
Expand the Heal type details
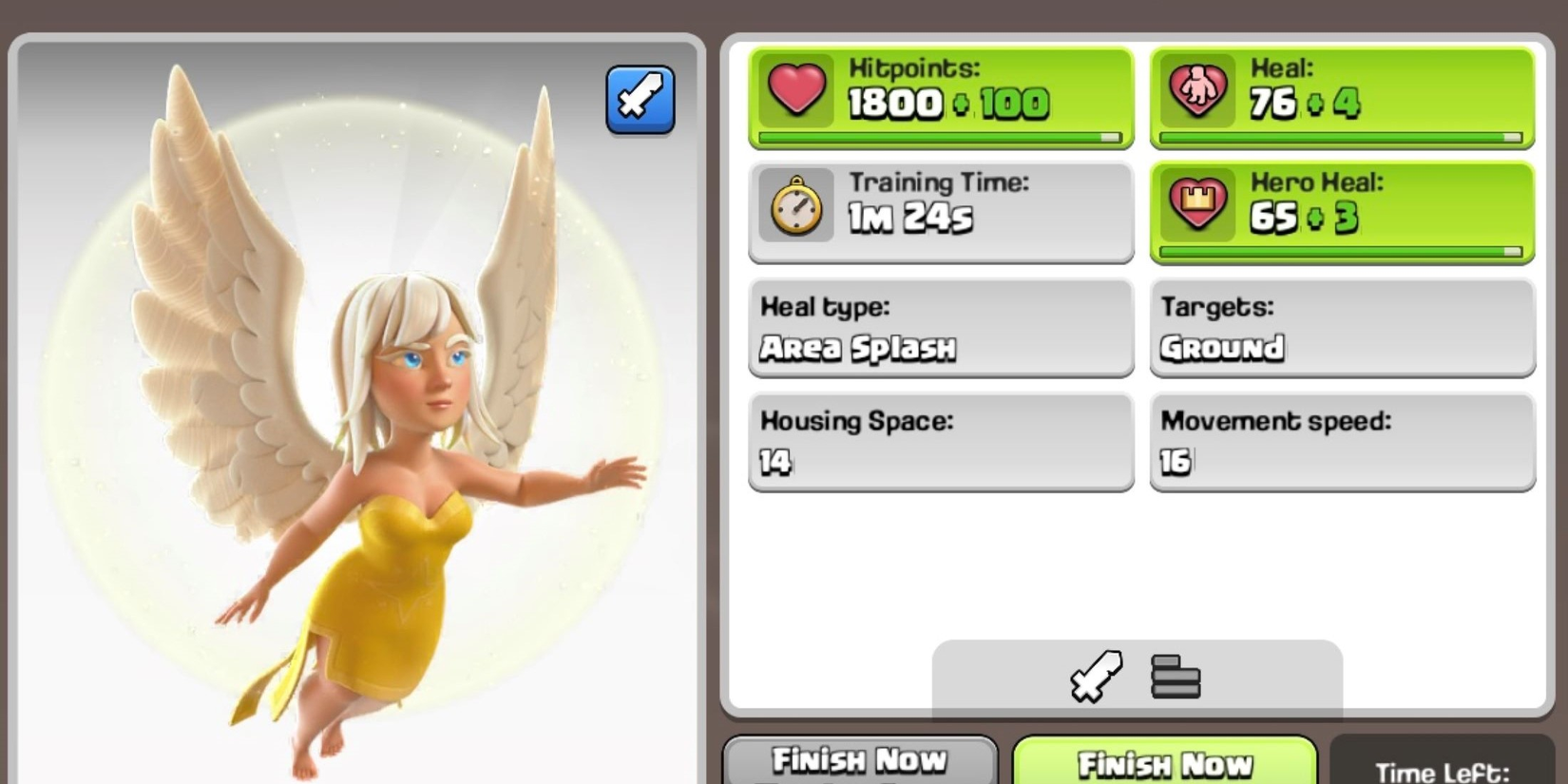point(939,328)
